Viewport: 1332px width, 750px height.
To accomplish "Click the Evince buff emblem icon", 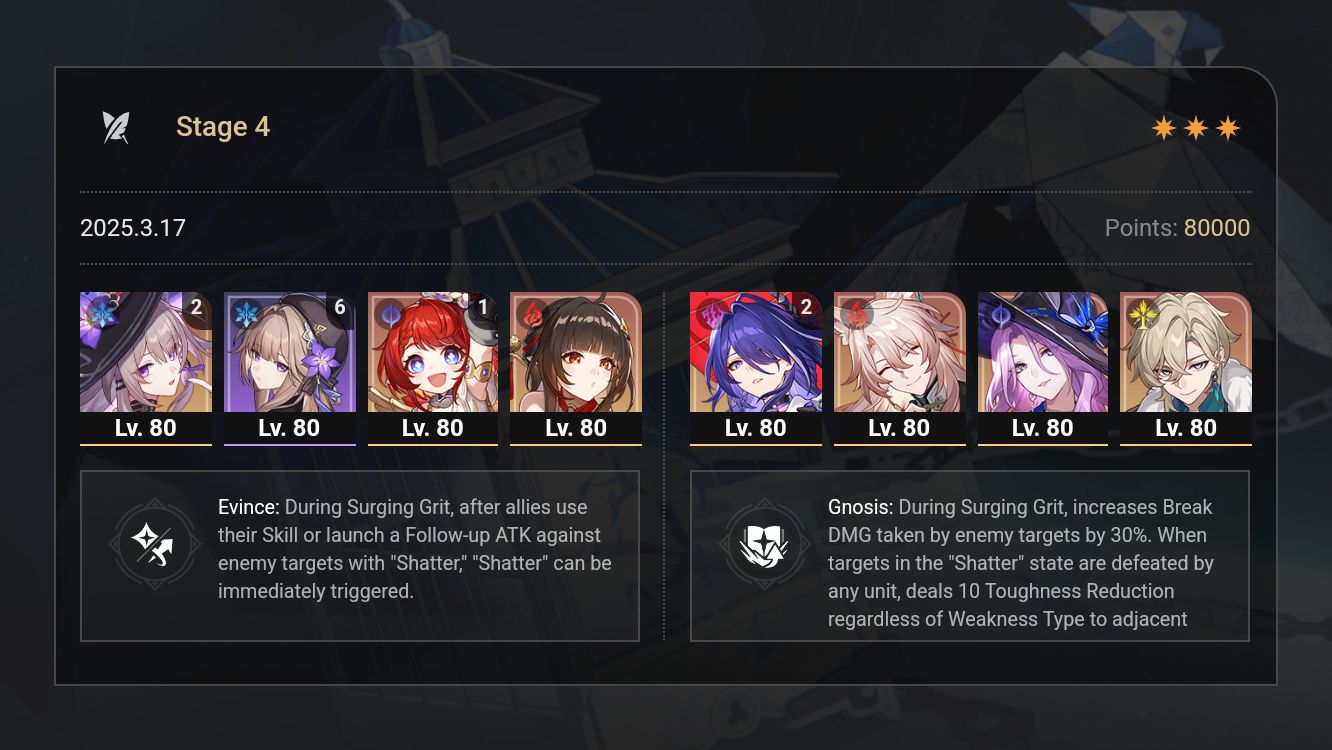I will [155, 544].
